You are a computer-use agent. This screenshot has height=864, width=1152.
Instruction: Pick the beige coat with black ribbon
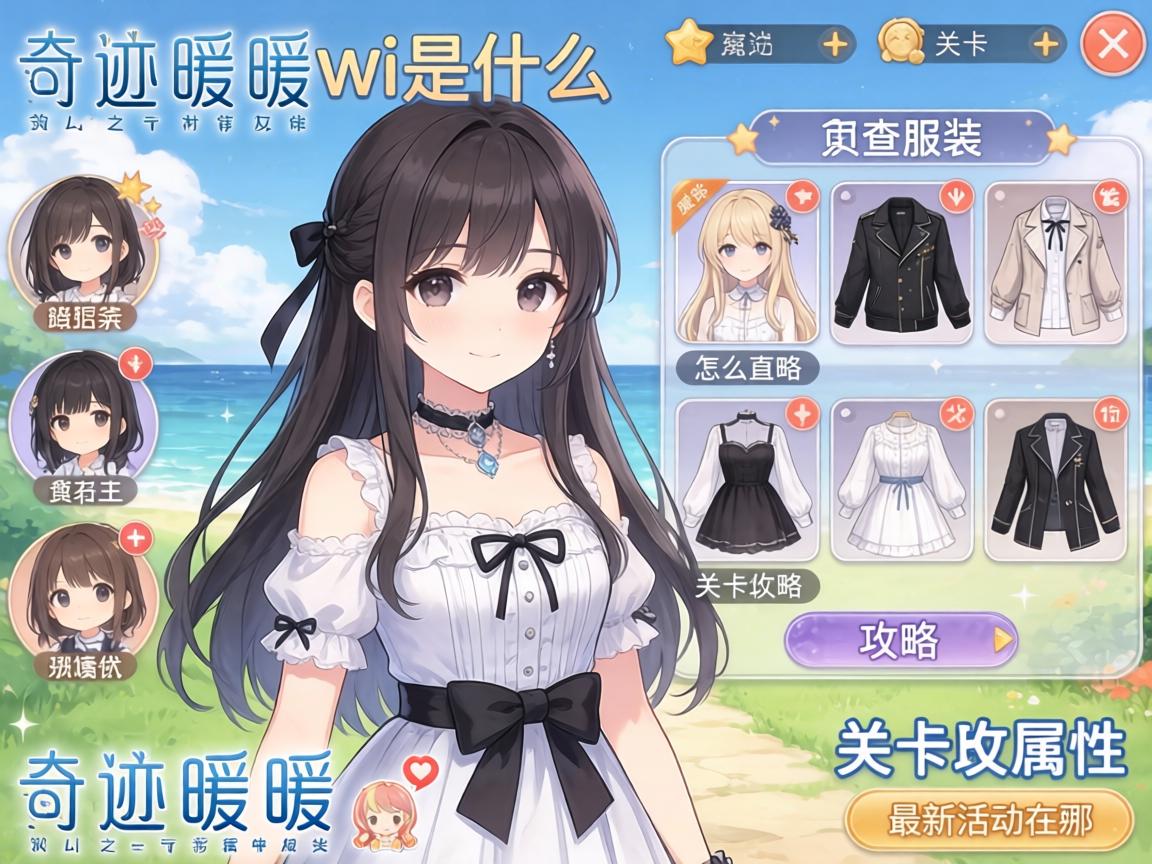[x=1056, y=263]
